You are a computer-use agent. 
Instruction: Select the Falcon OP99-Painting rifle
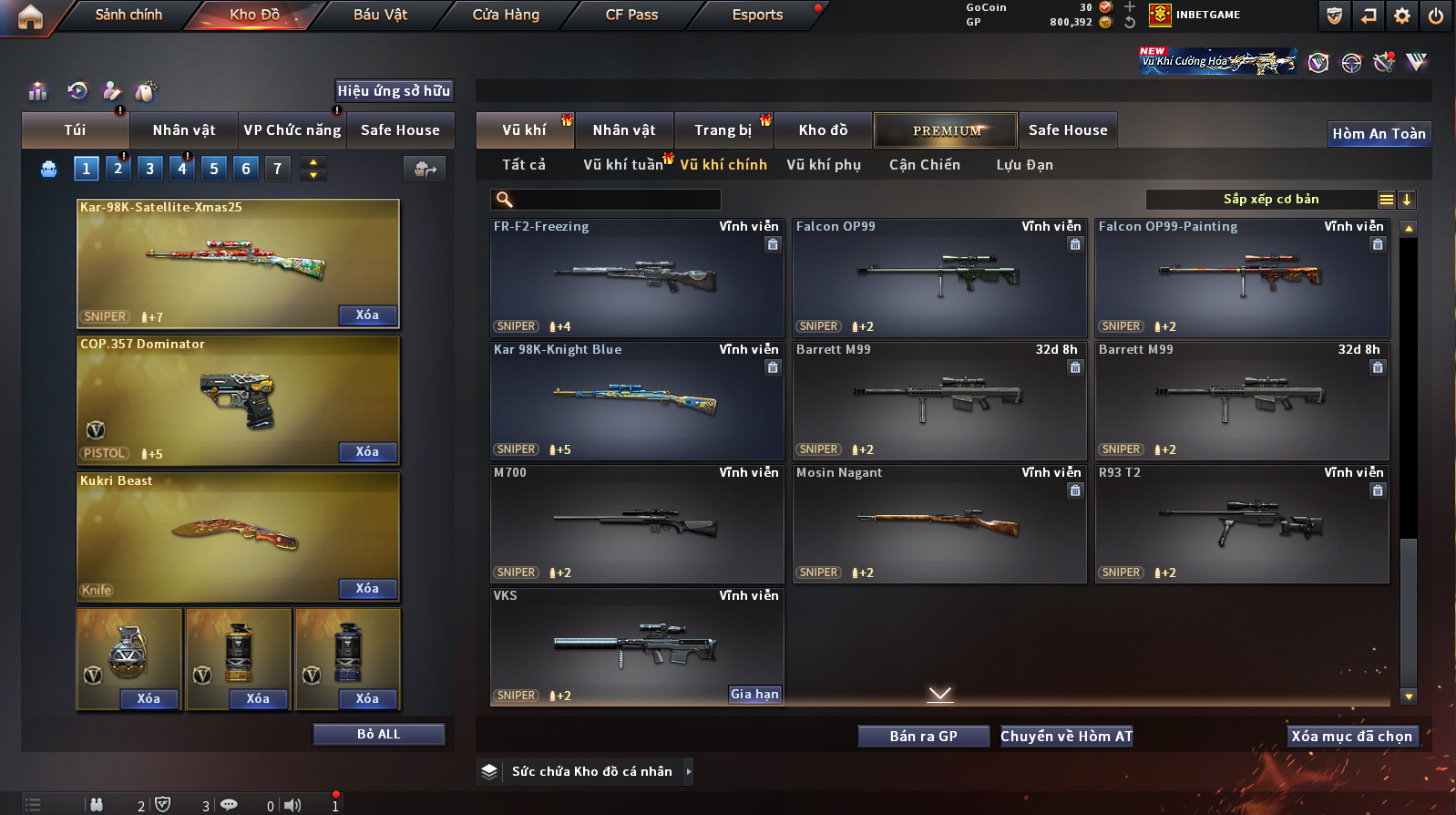(x=1241, y=278)
